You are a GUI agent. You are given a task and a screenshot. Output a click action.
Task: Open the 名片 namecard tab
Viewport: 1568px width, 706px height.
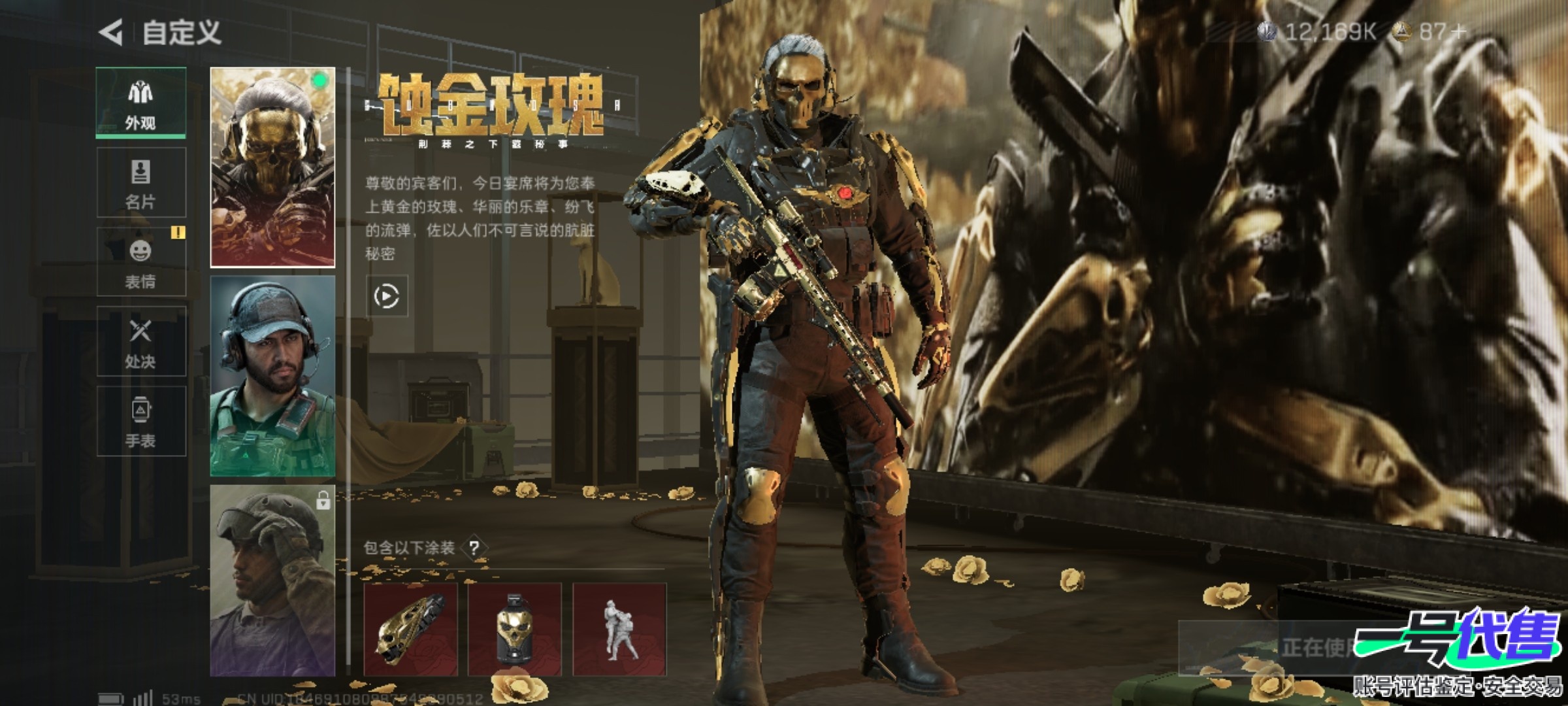pyautogui.click(x=141, y=182)
